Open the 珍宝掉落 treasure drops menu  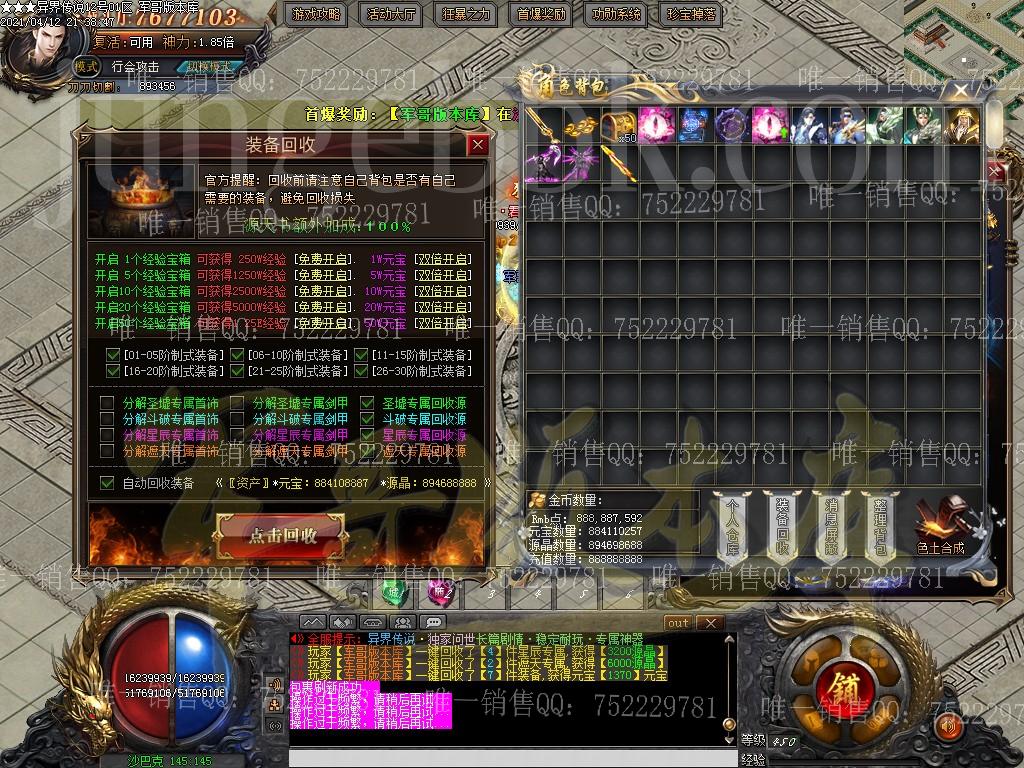coord(691,14)
